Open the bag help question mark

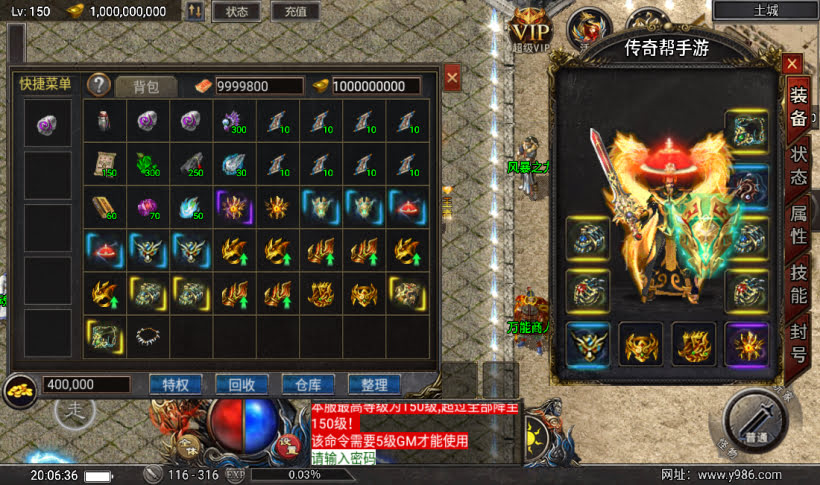[99, 85]
